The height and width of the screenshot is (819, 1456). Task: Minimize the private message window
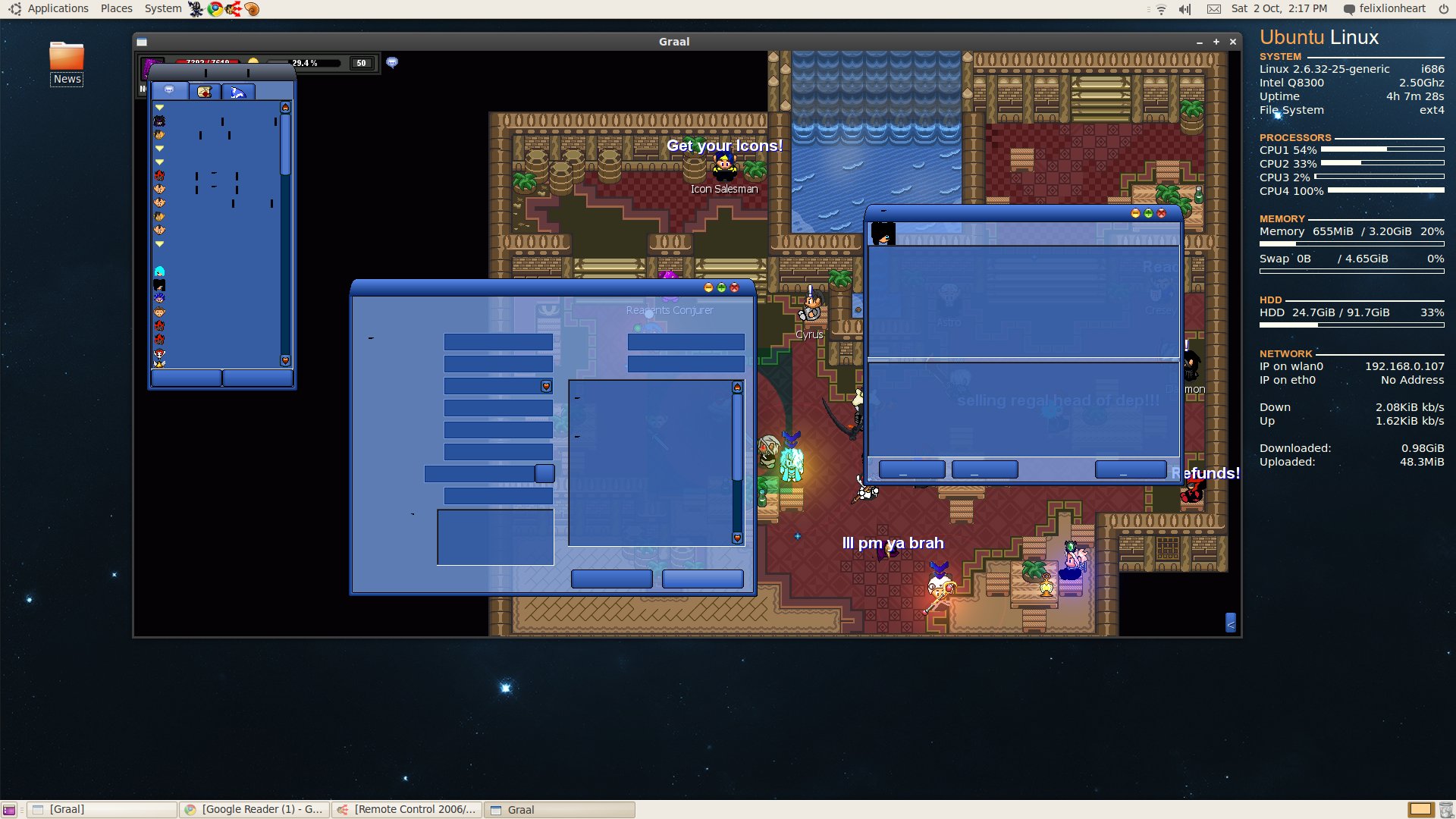point(1135,214)
